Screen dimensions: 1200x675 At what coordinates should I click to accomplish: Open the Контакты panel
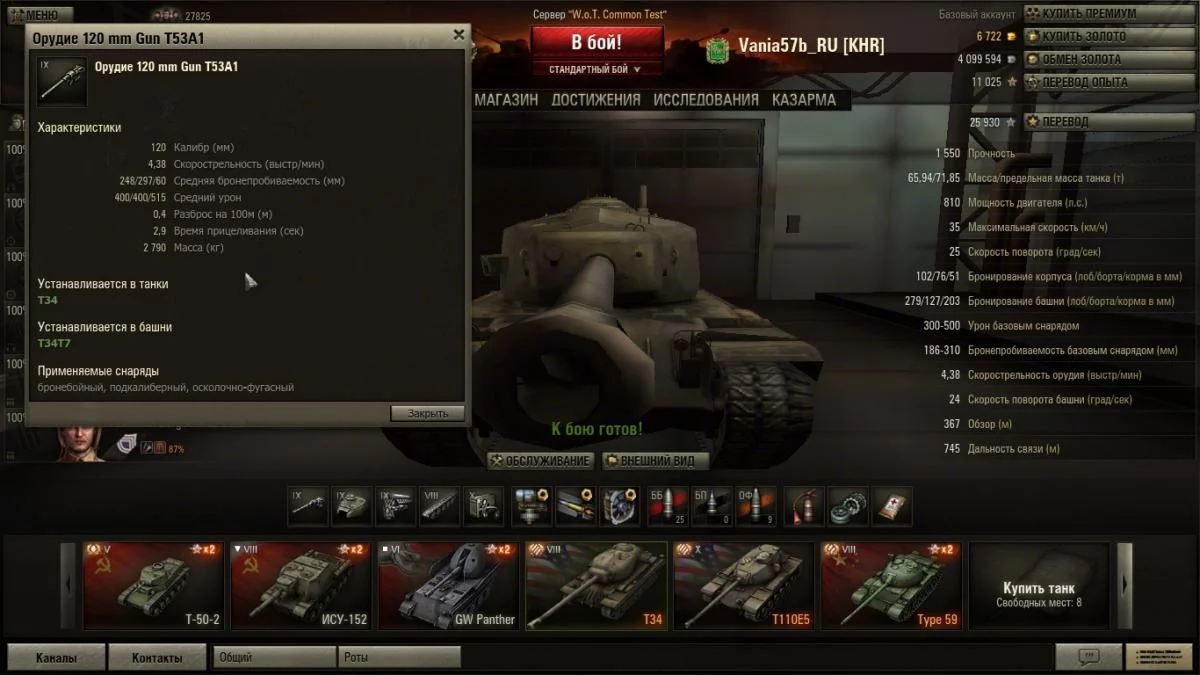[x=157, y=658]
